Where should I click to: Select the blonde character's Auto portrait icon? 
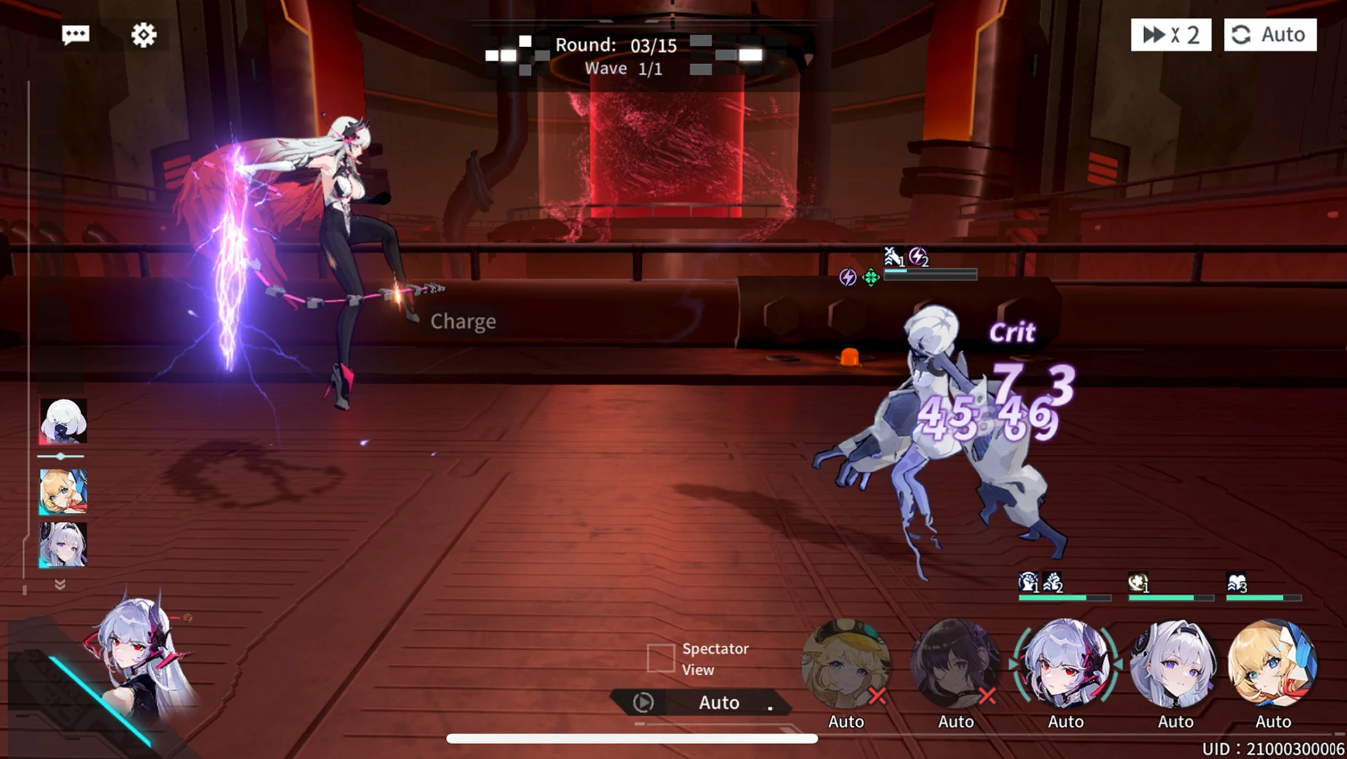coord(848,663)
